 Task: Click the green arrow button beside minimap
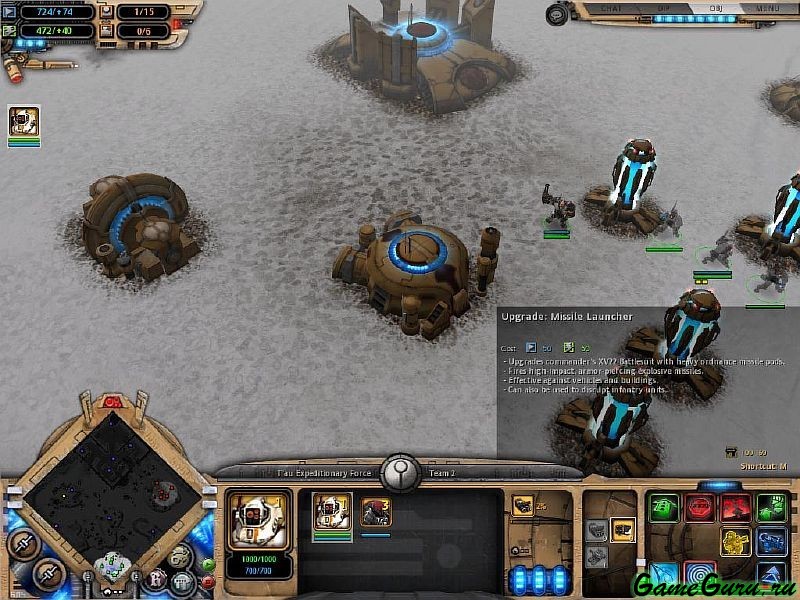coord(207,564)
